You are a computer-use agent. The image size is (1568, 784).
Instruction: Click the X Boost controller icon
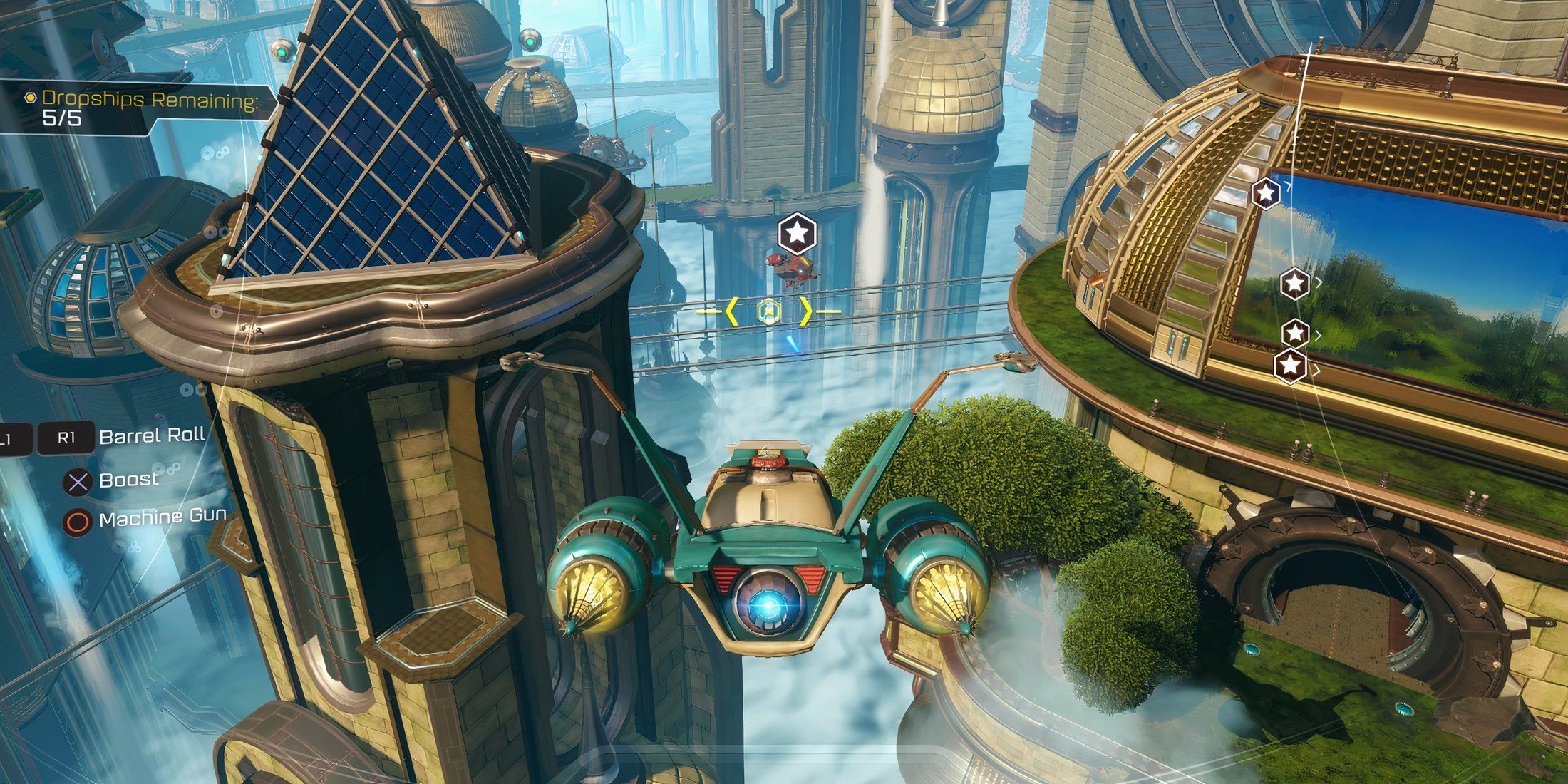click(x=78, y=483)
